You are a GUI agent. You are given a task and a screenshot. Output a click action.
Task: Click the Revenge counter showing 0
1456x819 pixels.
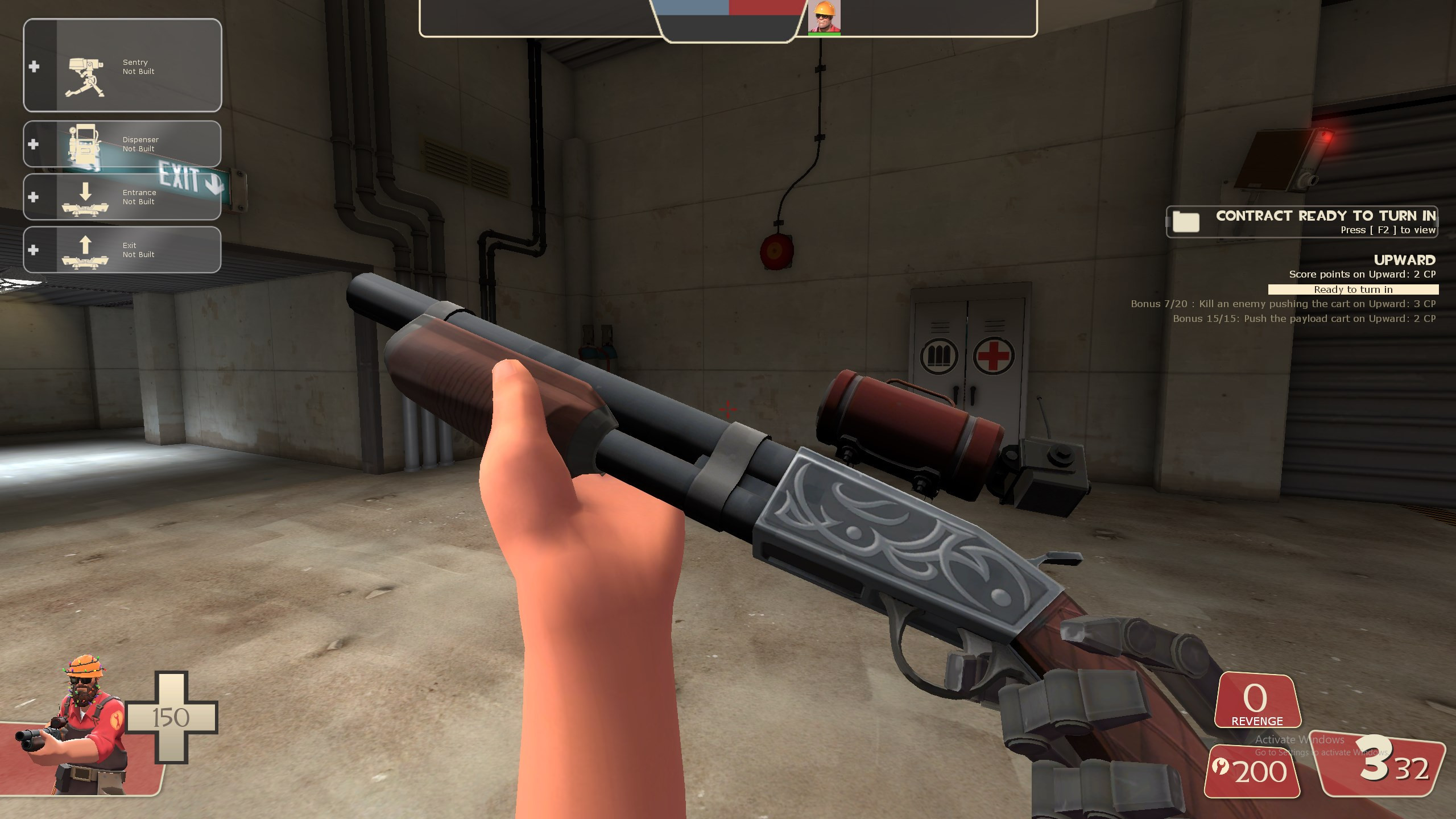pos(1259,701)
